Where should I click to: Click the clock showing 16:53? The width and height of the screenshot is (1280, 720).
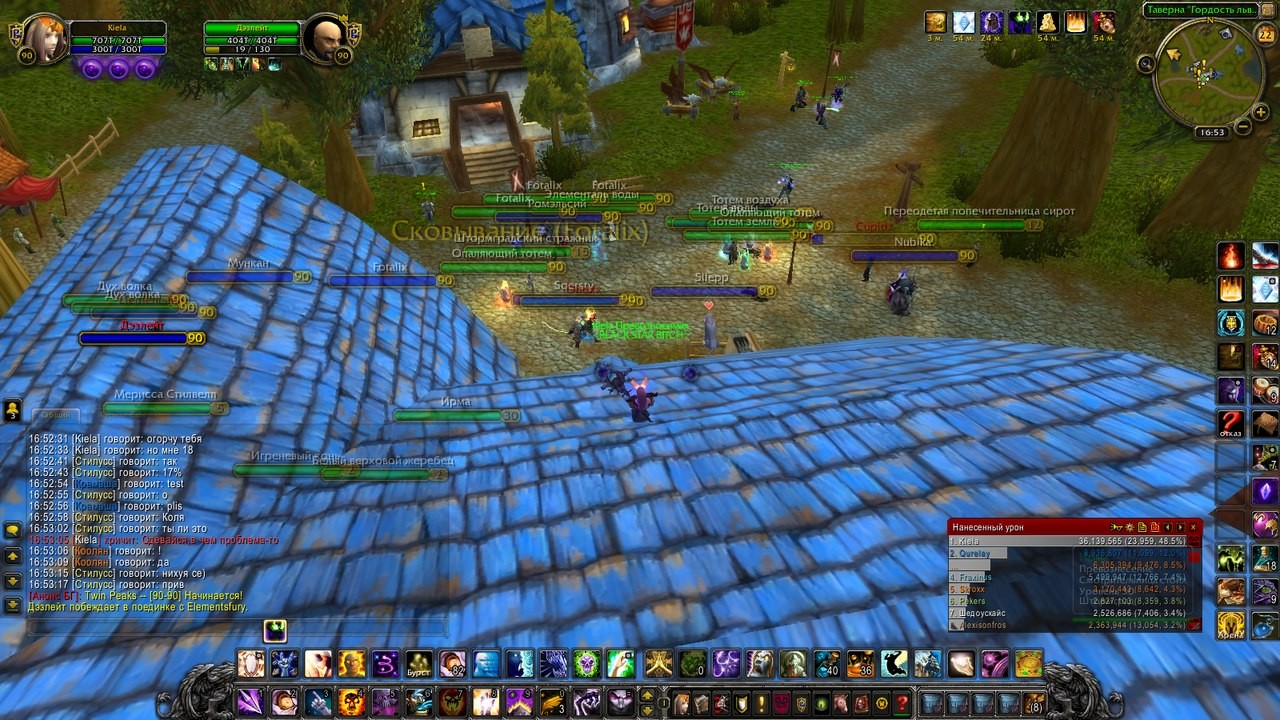pyautogui.click(x=1212, y=132)
